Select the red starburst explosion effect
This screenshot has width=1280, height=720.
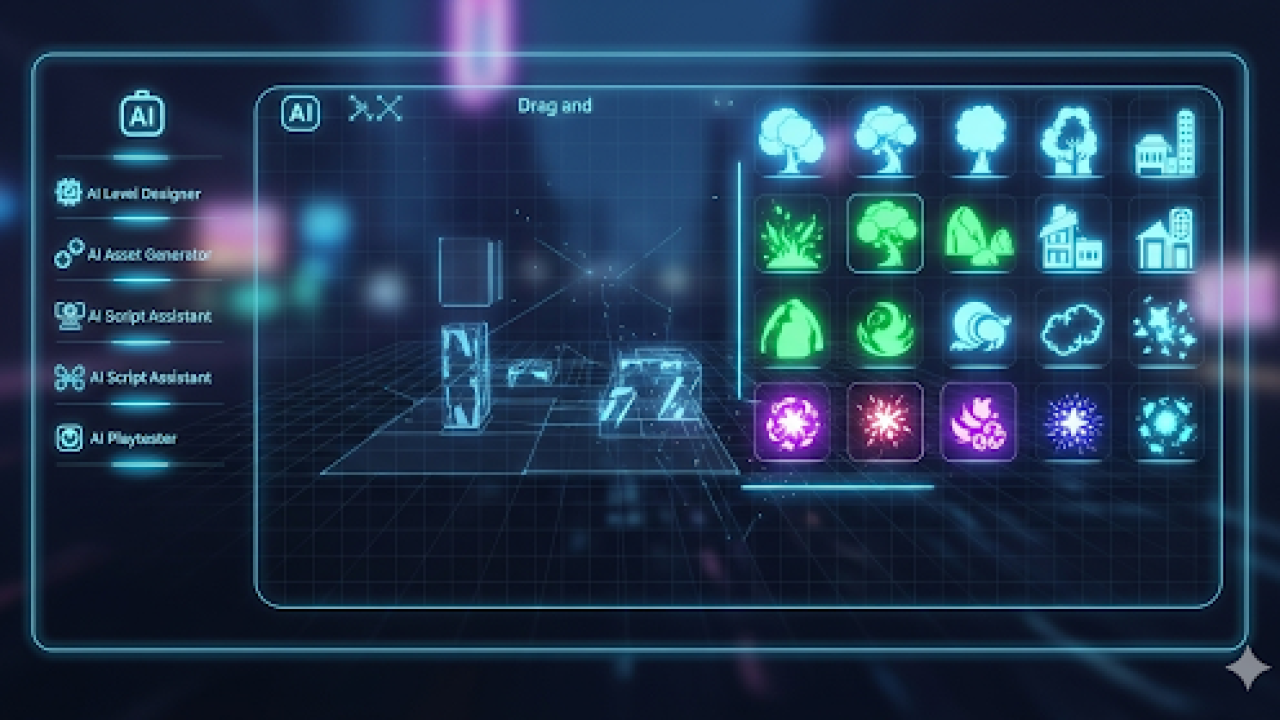[885, 422]
